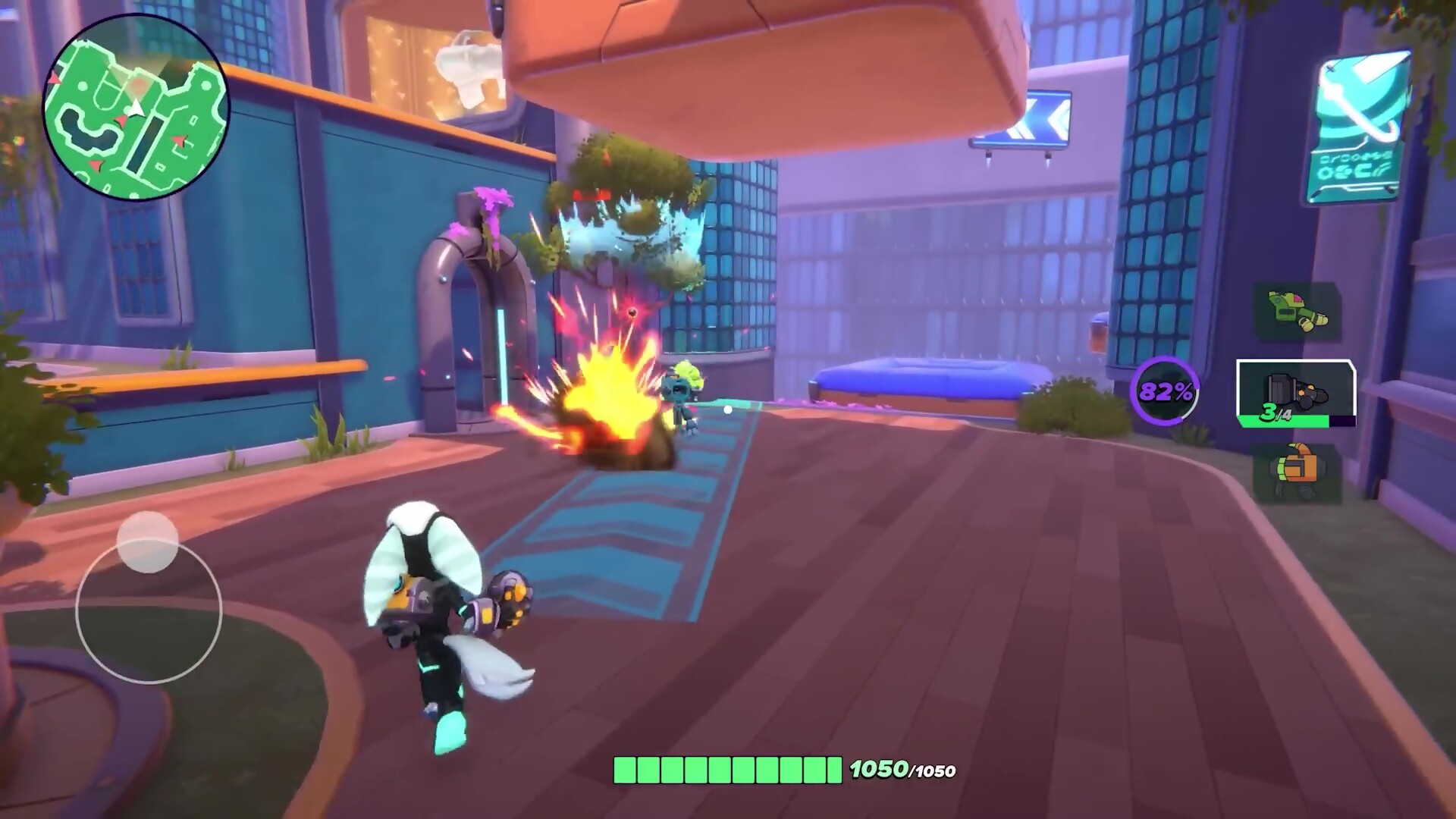Screen dimensions: 1456x819
Task: Select the dark launcher weapon slot
Action: (1296, 394)
